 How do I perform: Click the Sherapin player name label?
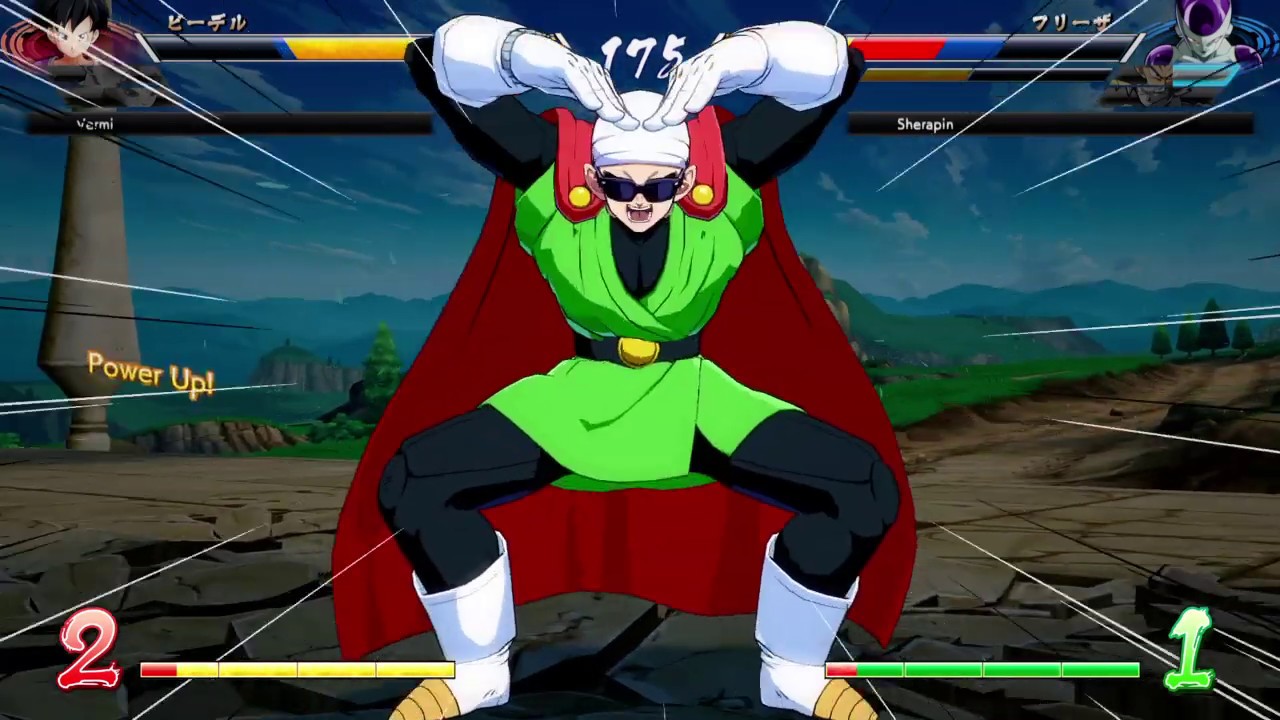point(925,124)
